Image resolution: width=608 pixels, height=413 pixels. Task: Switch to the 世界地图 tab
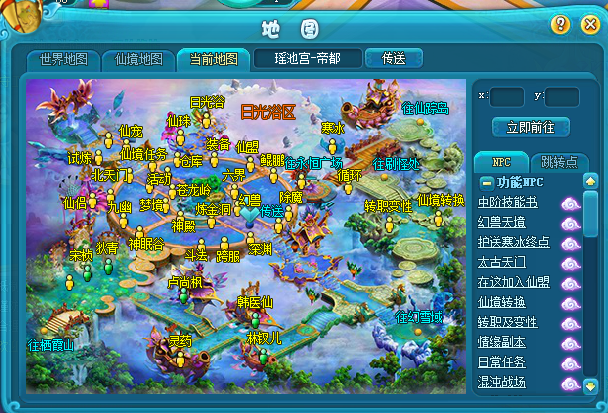tap(63, 59)
